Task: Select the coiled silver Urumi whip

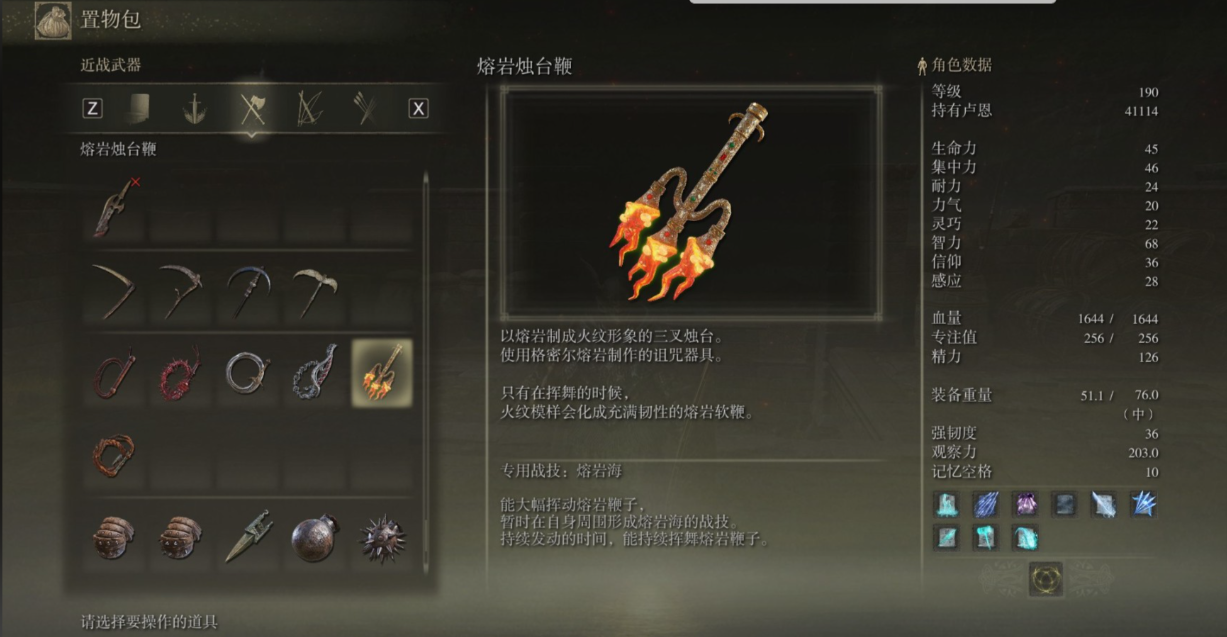Action: (247, 373)
